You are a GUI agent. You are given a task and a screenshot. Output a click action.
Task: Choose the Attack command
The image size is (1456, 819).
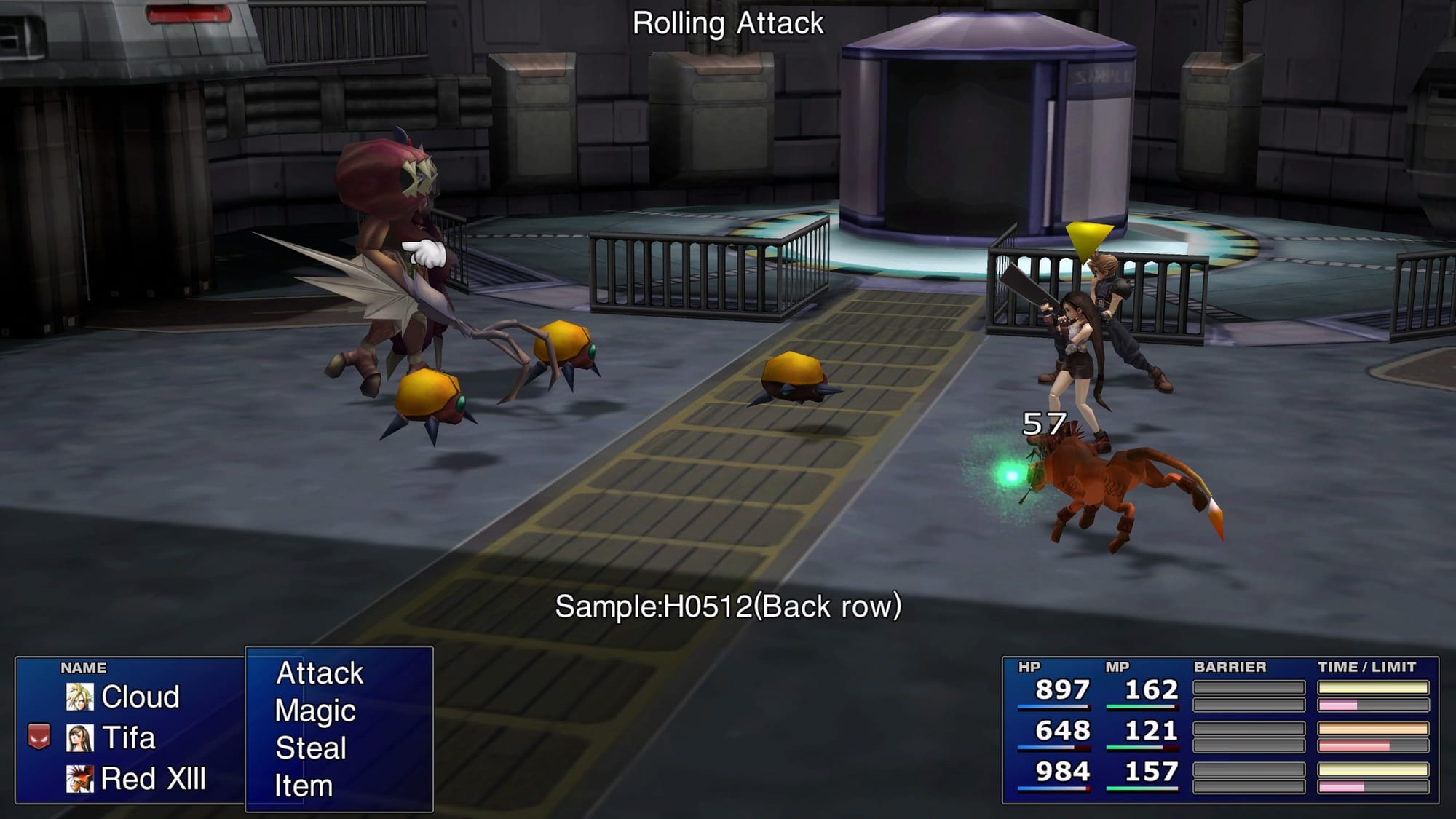[320, 673]
